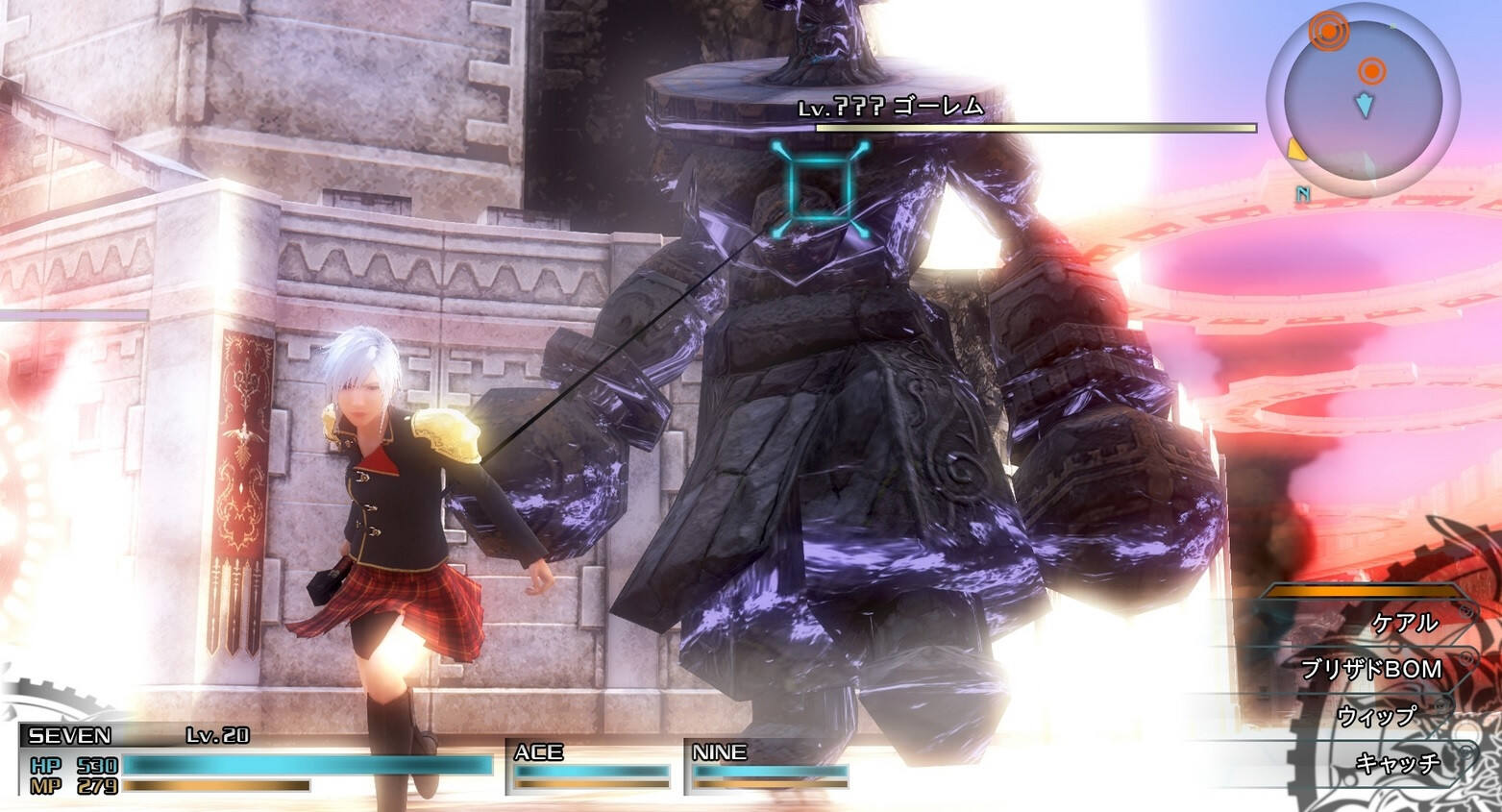This screenshot has height=812, width=1502.
Task: Select party member NINE panel
Action: click(768, 767)
